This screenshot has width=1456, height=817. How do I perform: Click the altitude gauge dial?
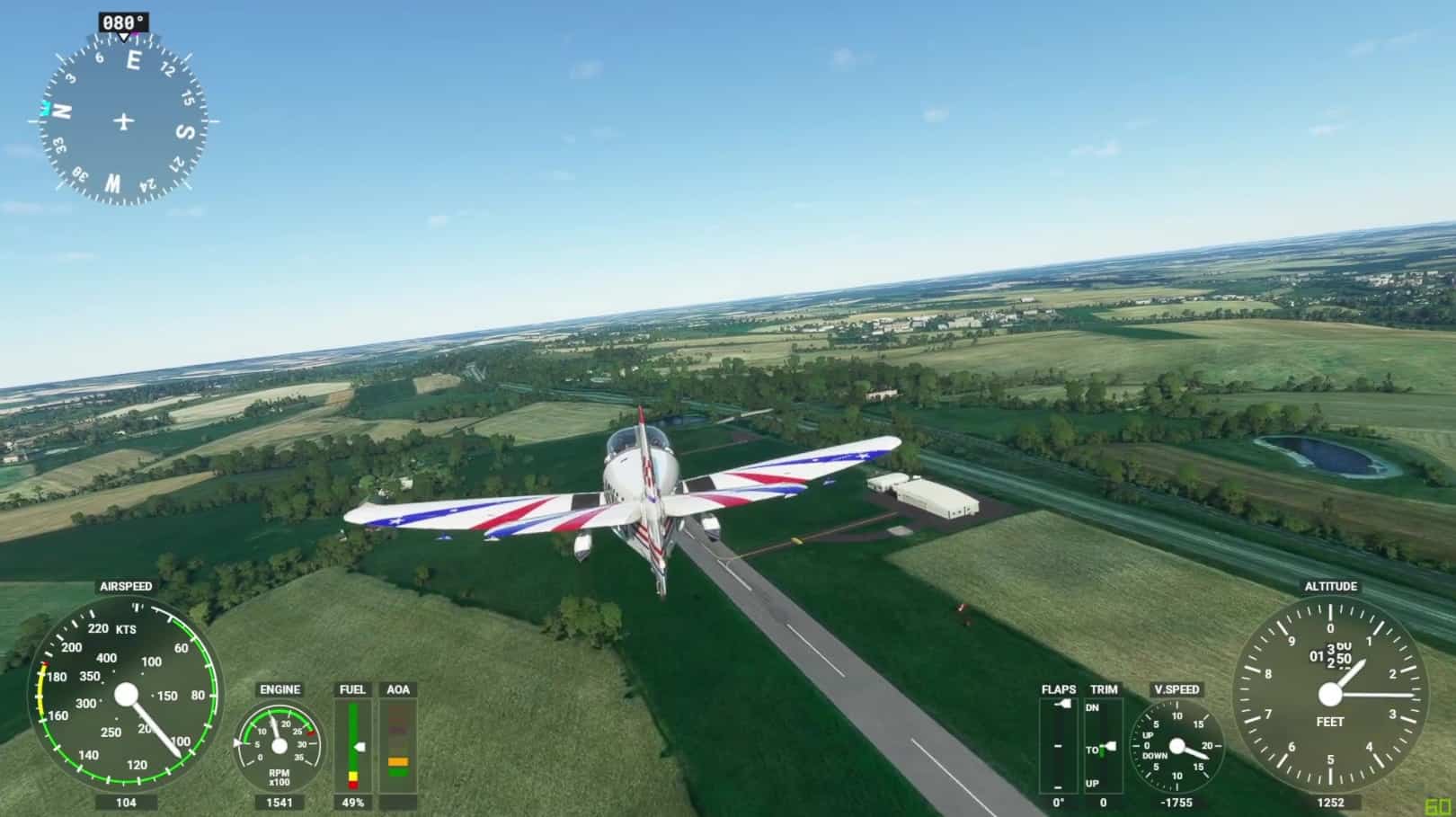[1330, 694]
